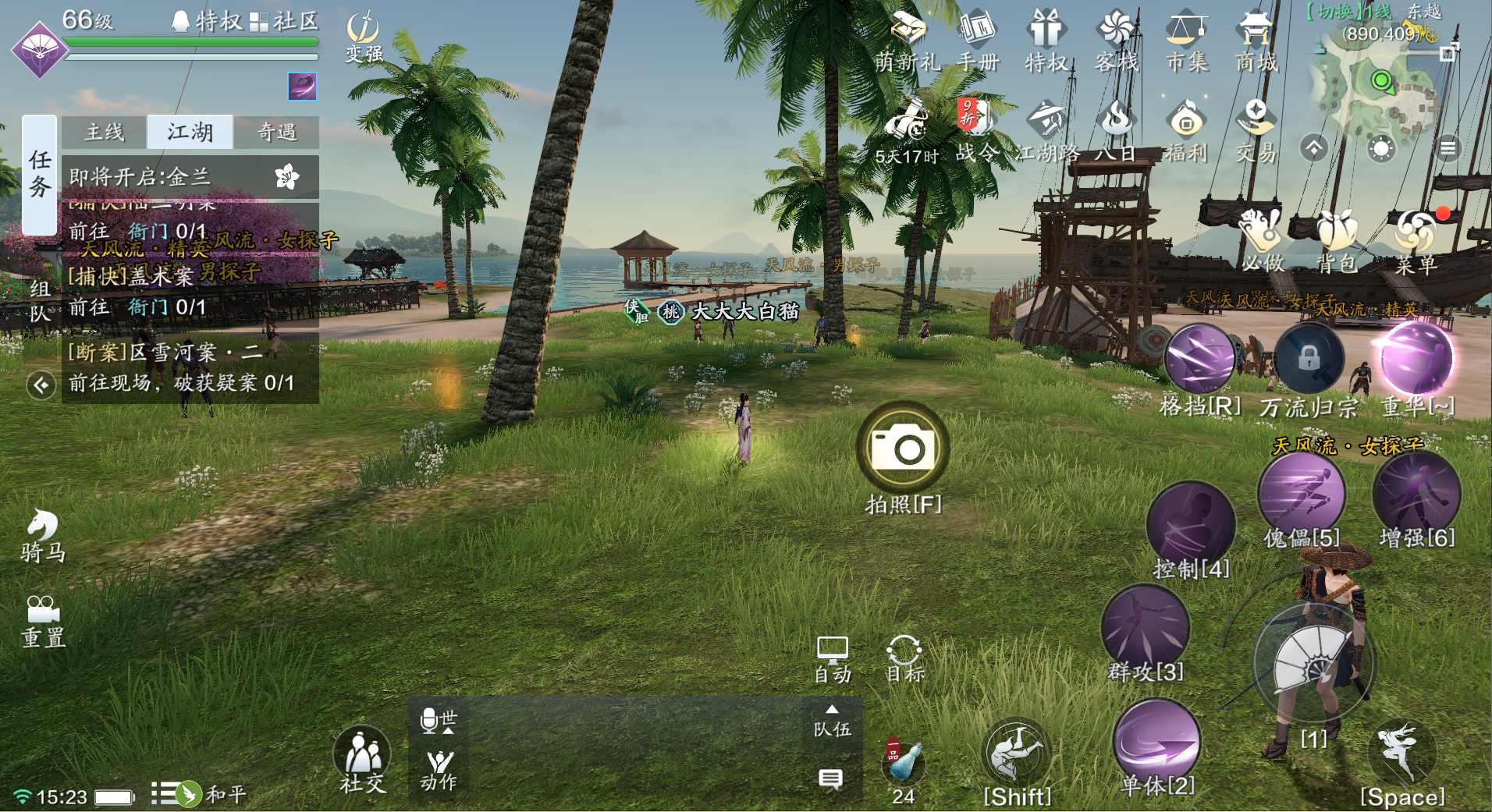Viewport: 1492px width, 812px height.
Task: Open the 社交 social panel
Action: pos(362,758)
